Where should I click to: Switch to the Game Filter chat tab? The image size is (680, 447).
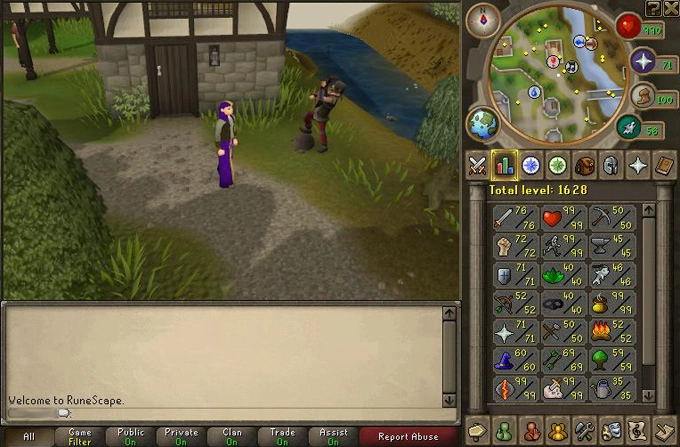[x=80, y=437]
